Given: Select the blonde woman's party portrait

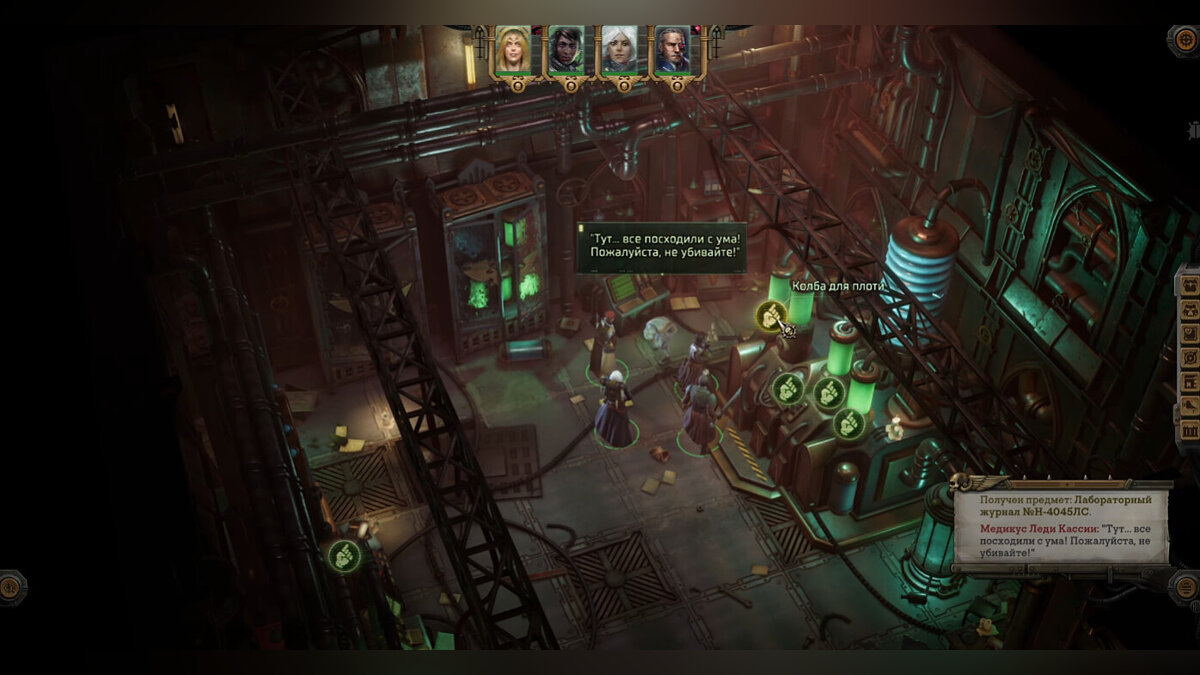Looking at the screenshot, I should [x=513, y=51].
